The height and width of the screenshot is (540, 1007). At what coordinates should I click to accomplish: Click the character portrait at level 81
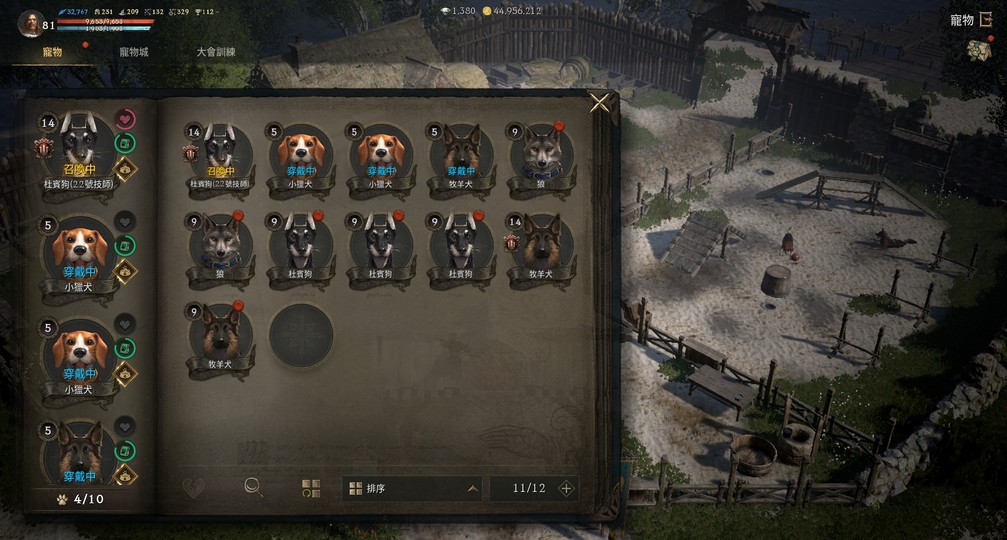tap(30, 22)
